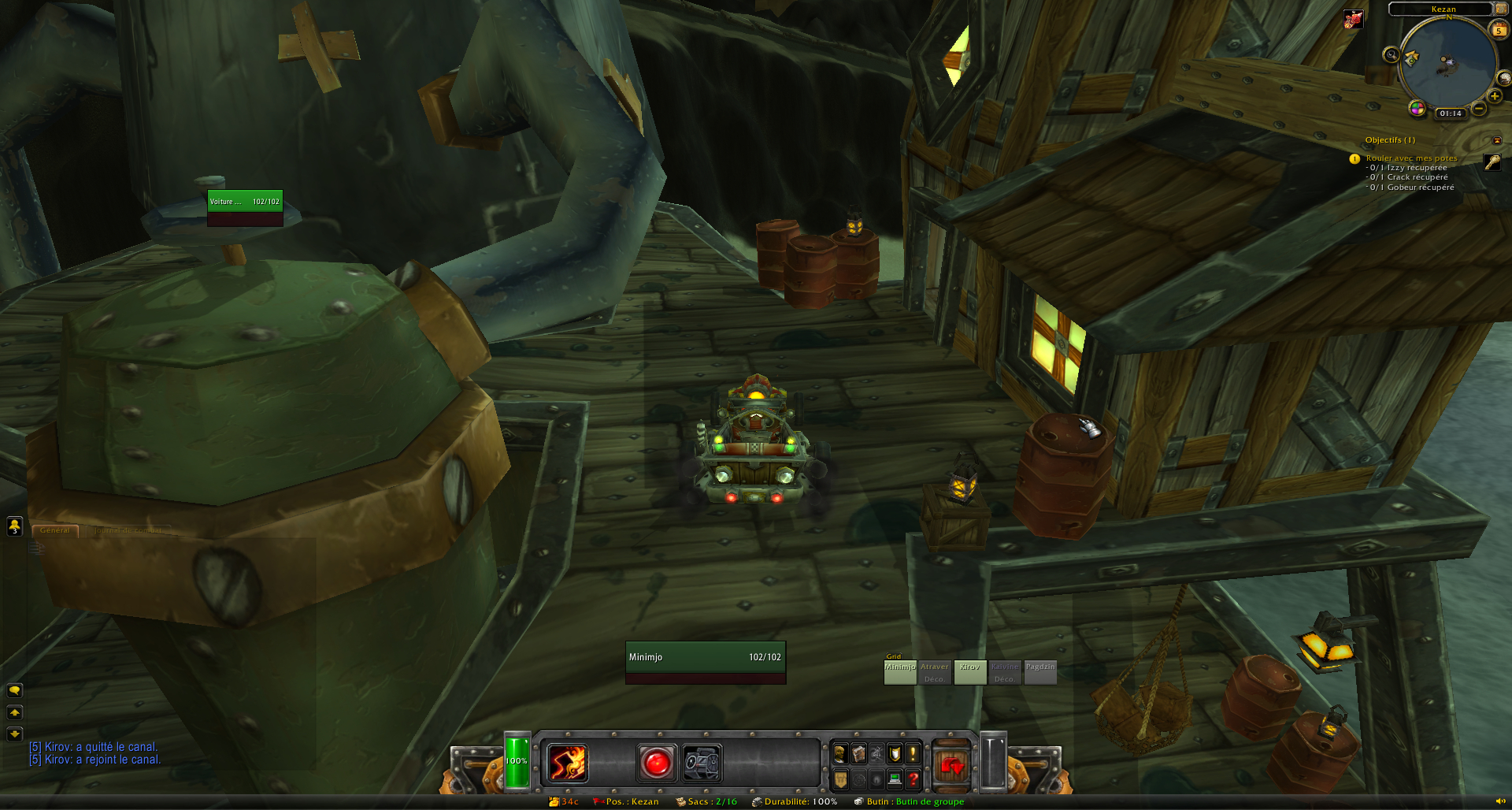1512x810 pixels.
Task: Click the minimap tracking magnifier button
Action: (1392, 54)
